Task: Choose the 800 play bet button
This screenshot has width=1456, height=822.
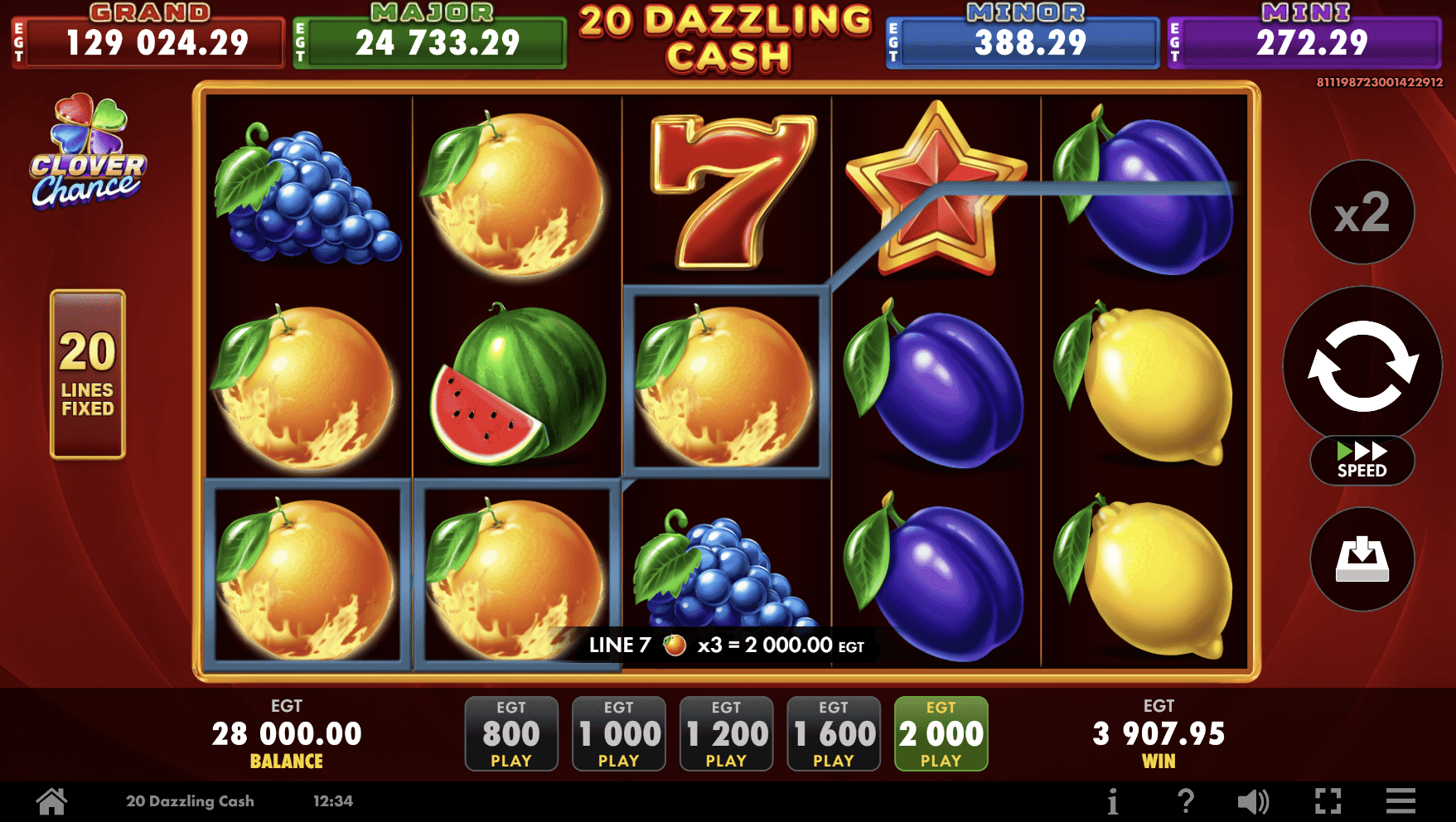Action: click(510, 733)
